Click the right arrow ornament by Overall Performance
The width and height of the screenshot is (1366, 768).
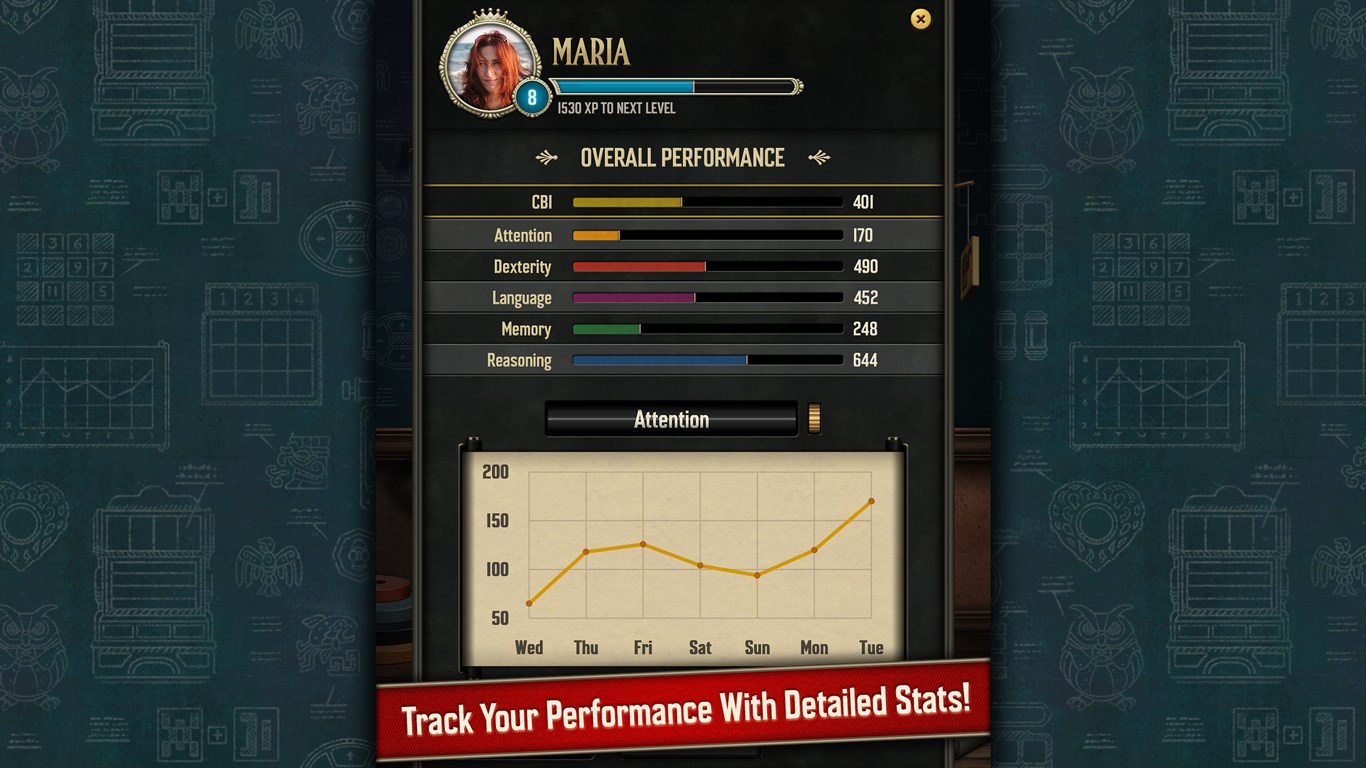[x=820, y=157]
